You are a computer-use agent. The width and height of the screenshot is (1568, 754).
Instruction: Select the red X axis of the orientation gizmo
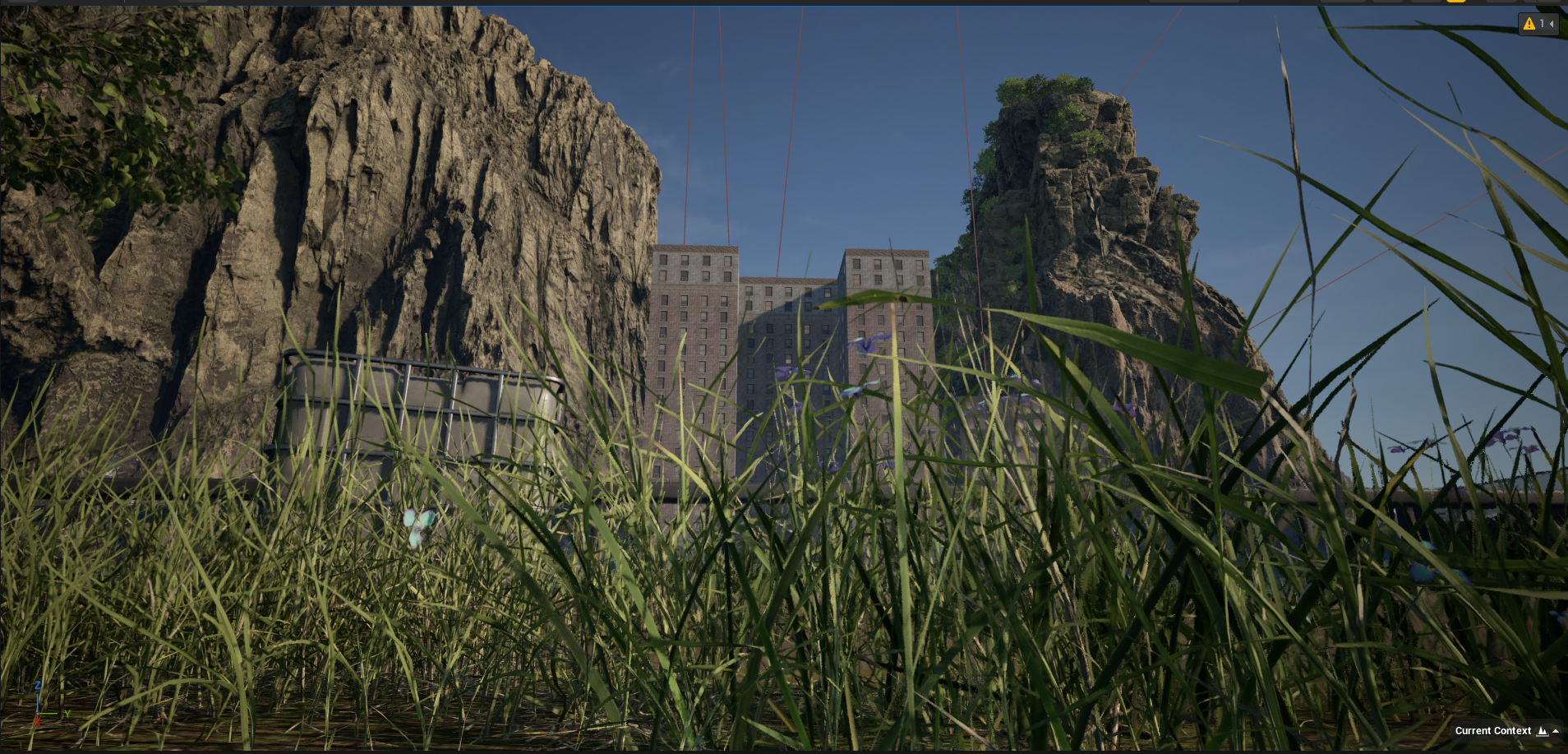click(x=37, y=722)
